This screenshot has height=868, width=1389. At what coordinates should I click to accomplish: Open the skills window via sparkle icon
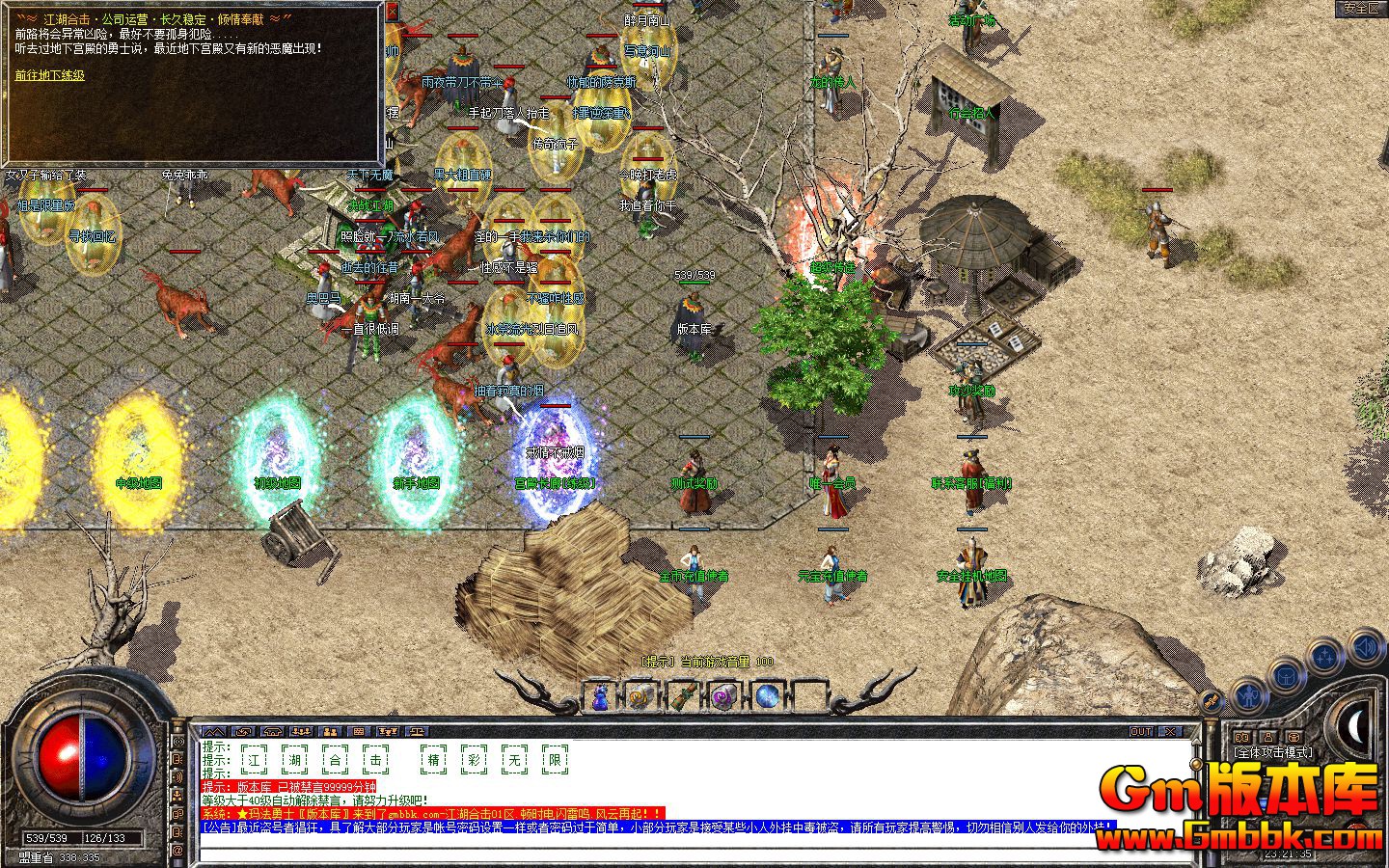pos(1323,655)
